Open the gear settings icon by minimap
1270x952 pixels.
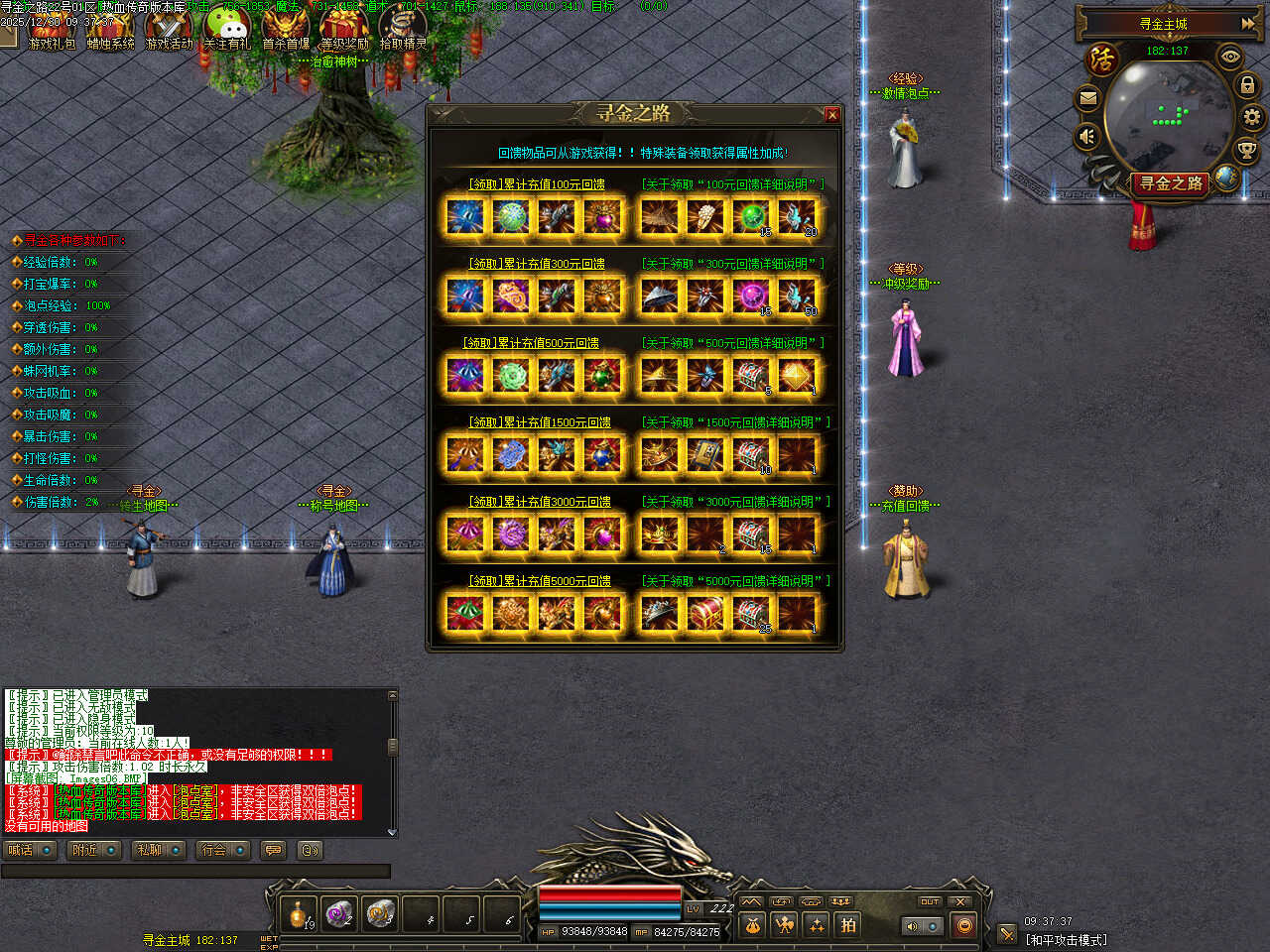(1252, 117)
